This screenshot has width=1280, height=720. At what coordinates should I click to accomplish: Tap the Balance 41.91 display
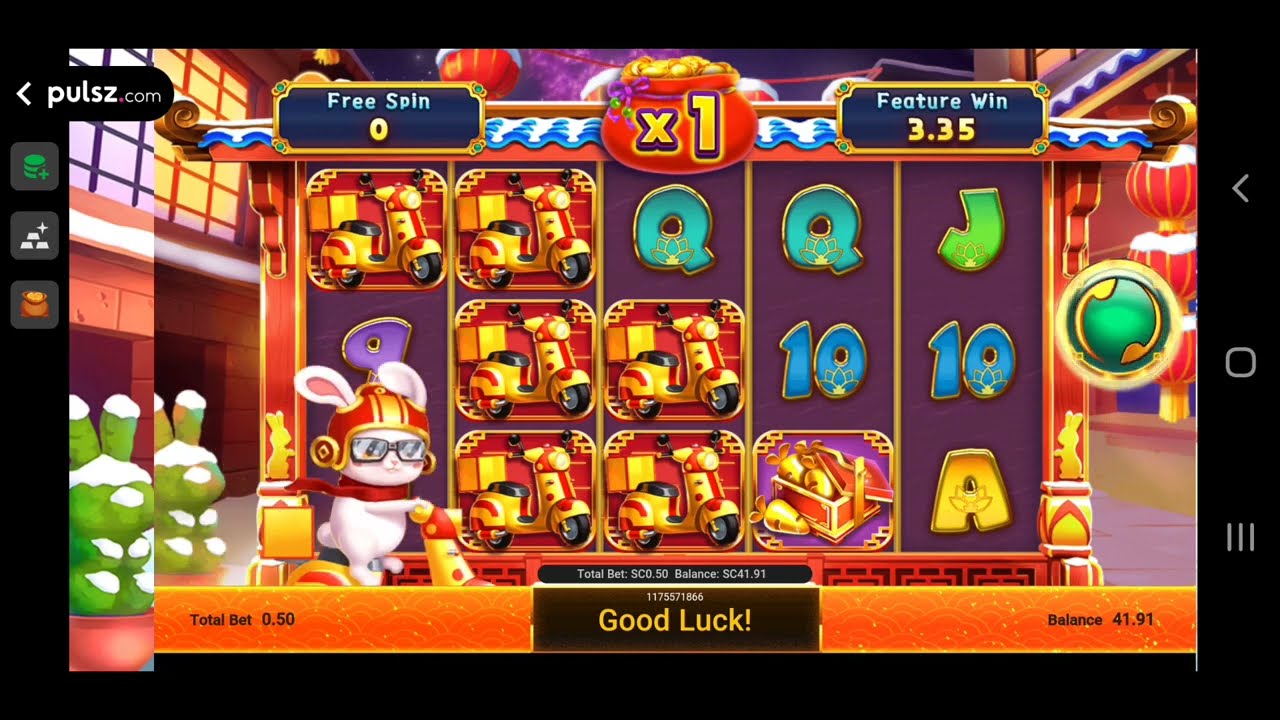[x=1100, y=620]
